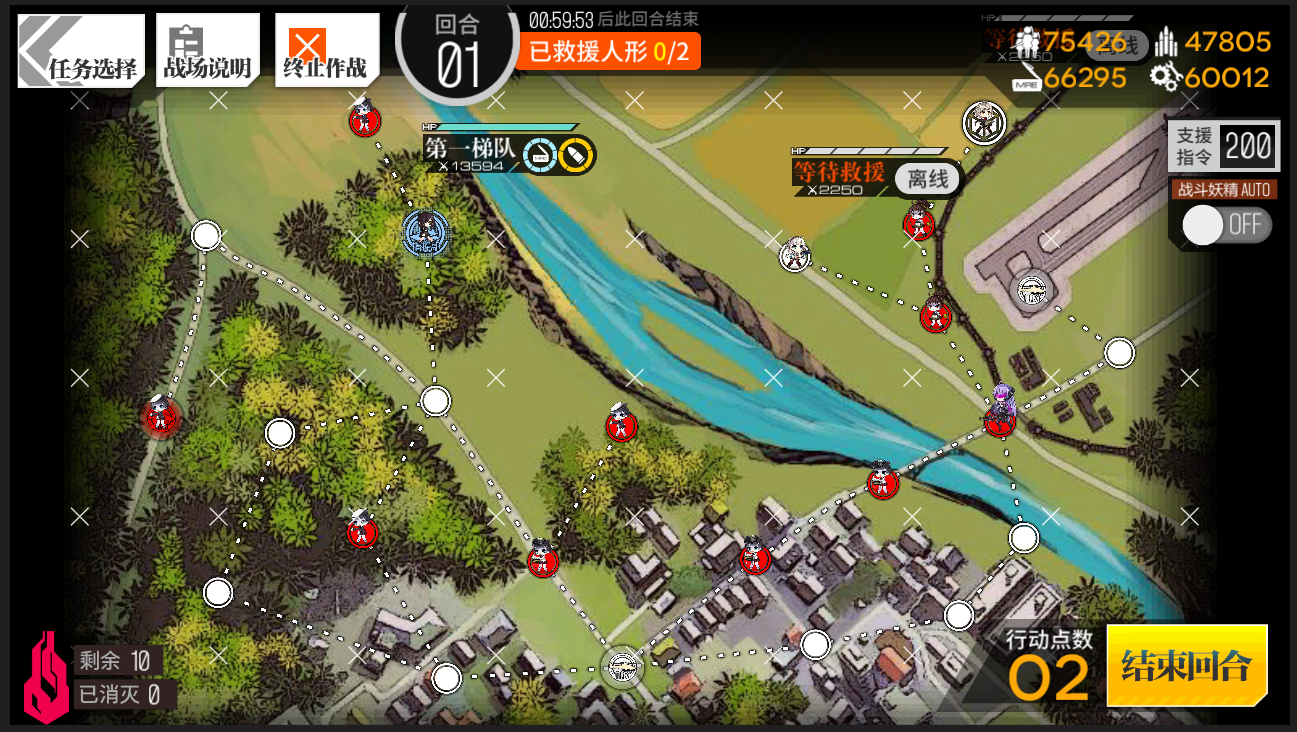The height and width of the screenshot is (732, 1297).
Task: Select the purple-haired doll awaiting rescue
Action: coord(1000,408)
